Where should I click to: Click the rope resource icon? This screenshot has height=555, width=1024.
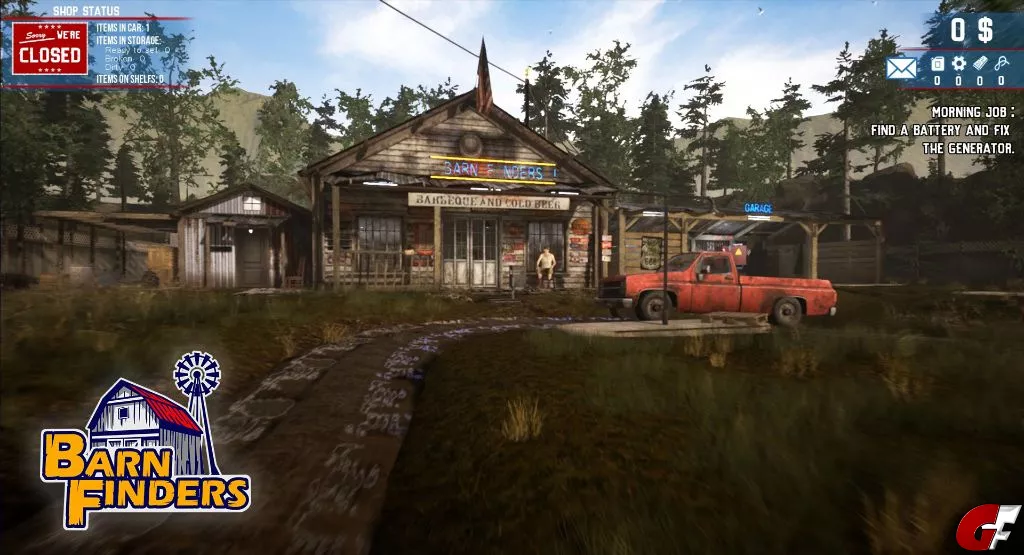[x=1001, y=64]
